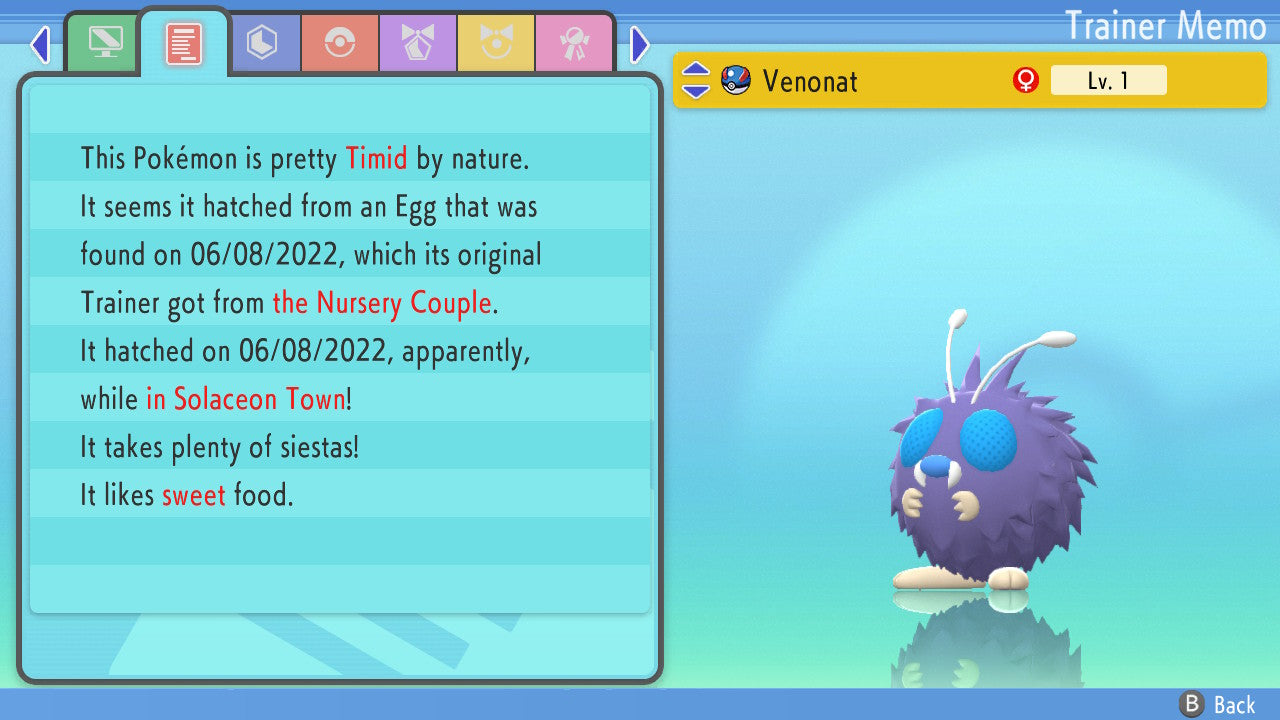
Task: Show the orange Poké Ball moves tab
Action: pyautogui.click(x=340, y=43)
